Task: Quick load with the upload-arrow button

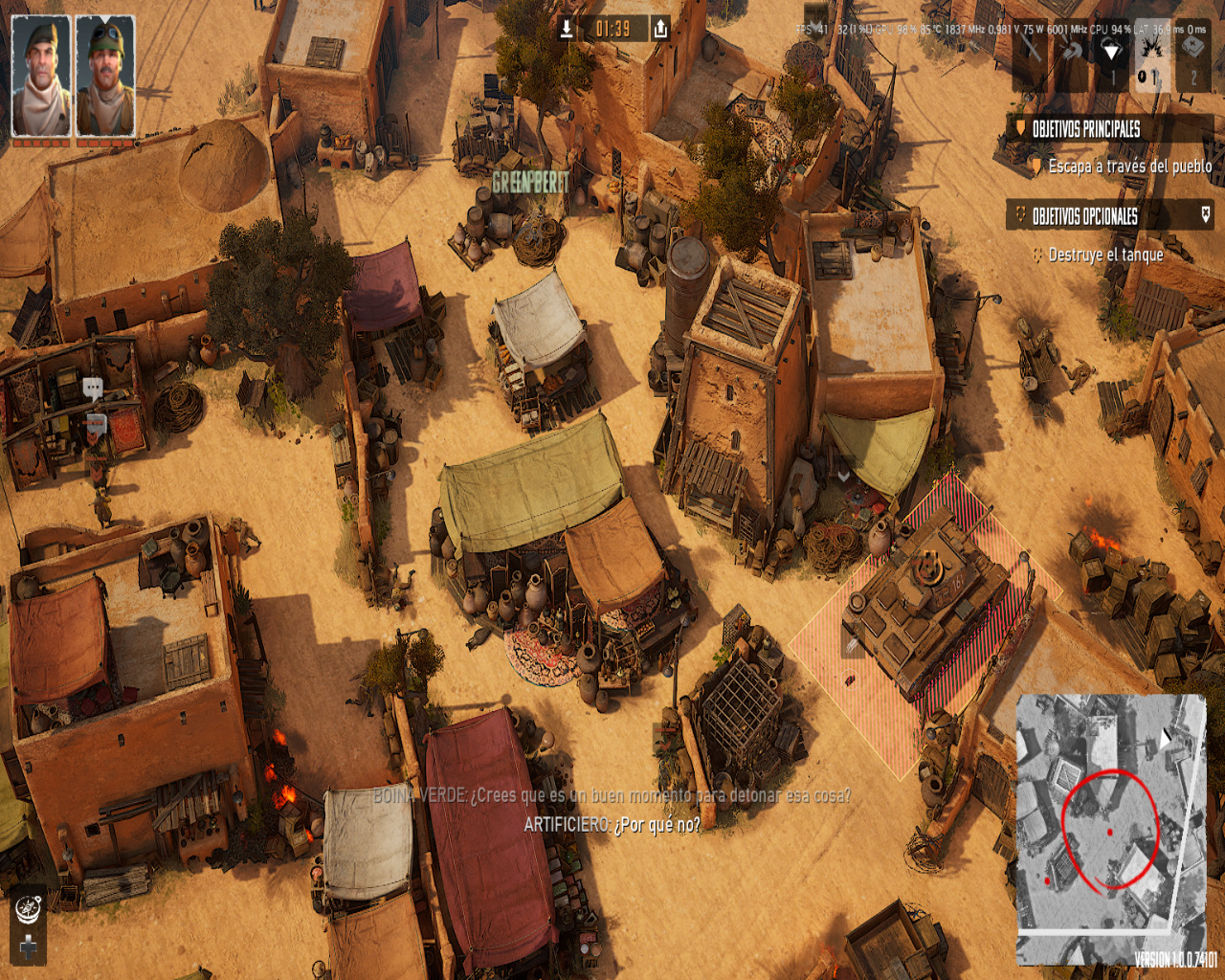Action: 660,29
